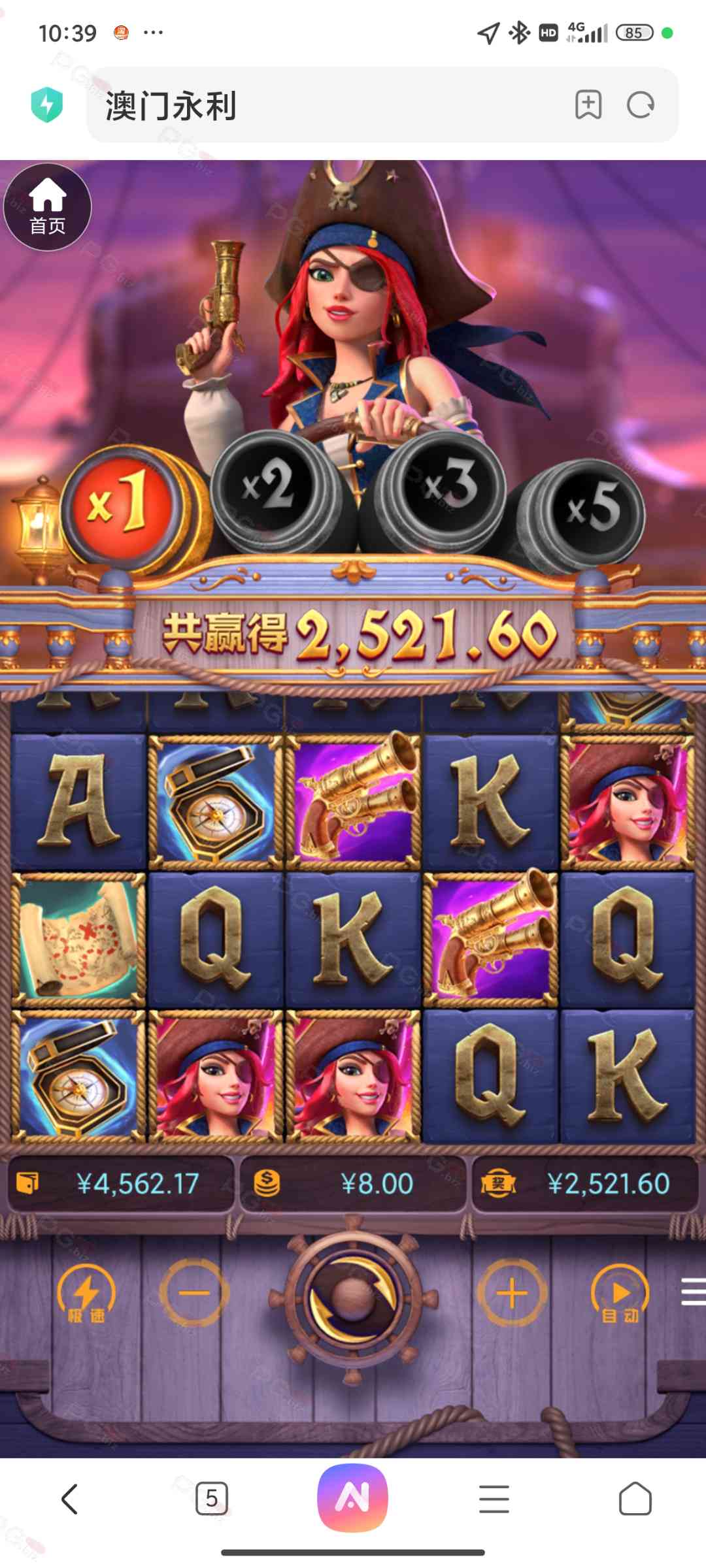Toggle turbo speed lightning button
The width and height of the screenshot is (706, 1568).
coord(86,1294)
